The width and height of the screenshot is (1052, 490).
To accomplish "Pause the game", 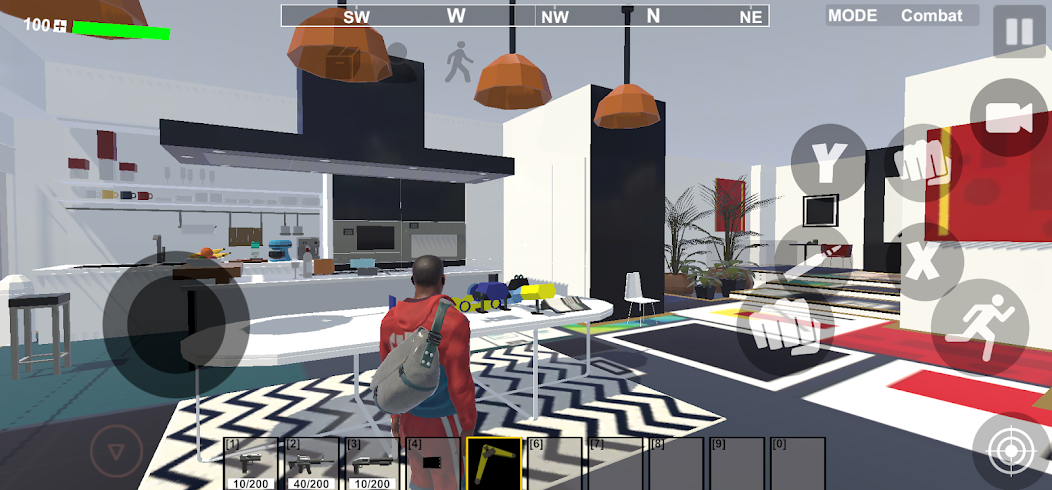I will click(x=1019, y=31).
